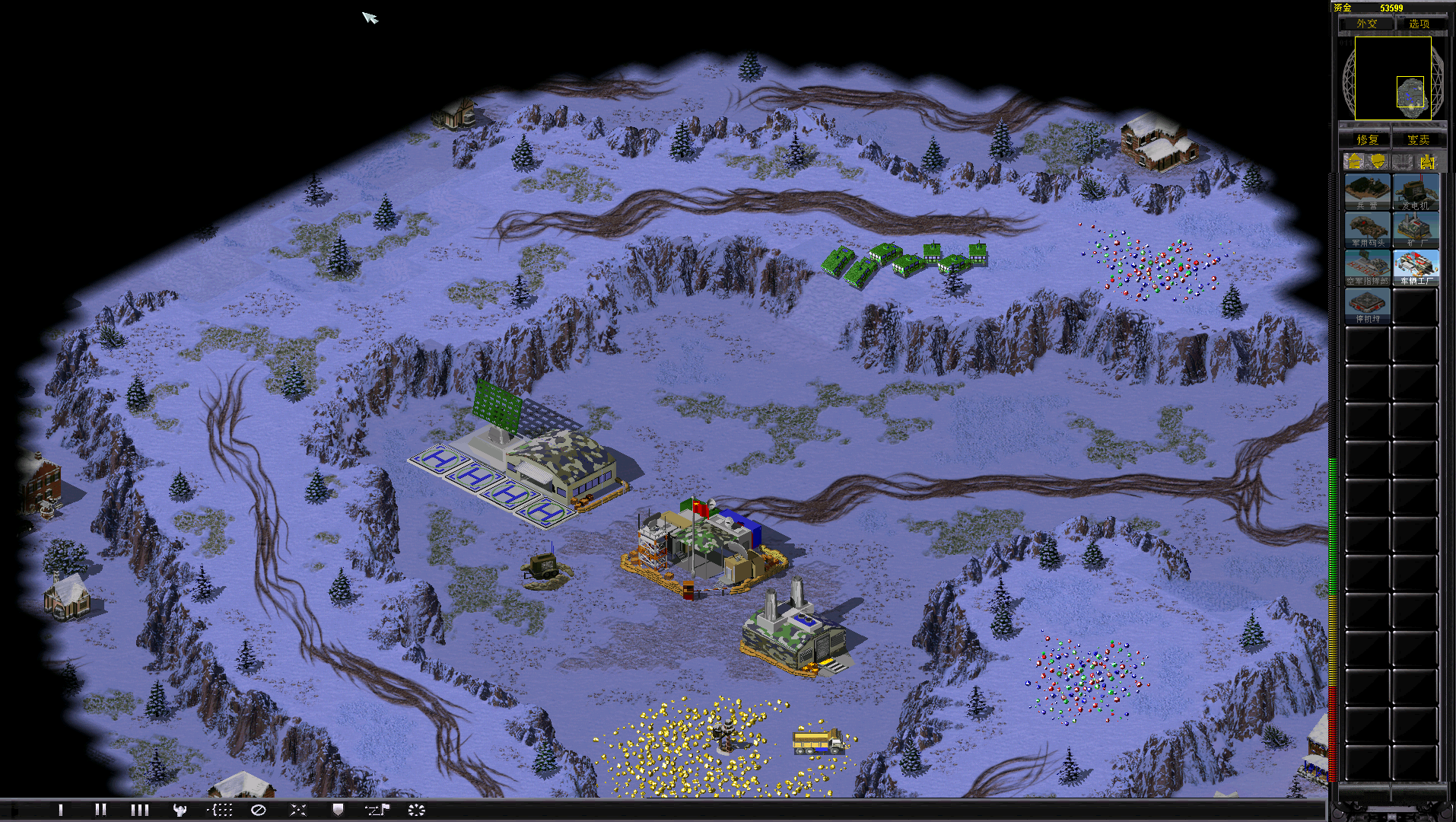Select team one on command bar
The image size is (1456, 822).
tap(61, 810)
